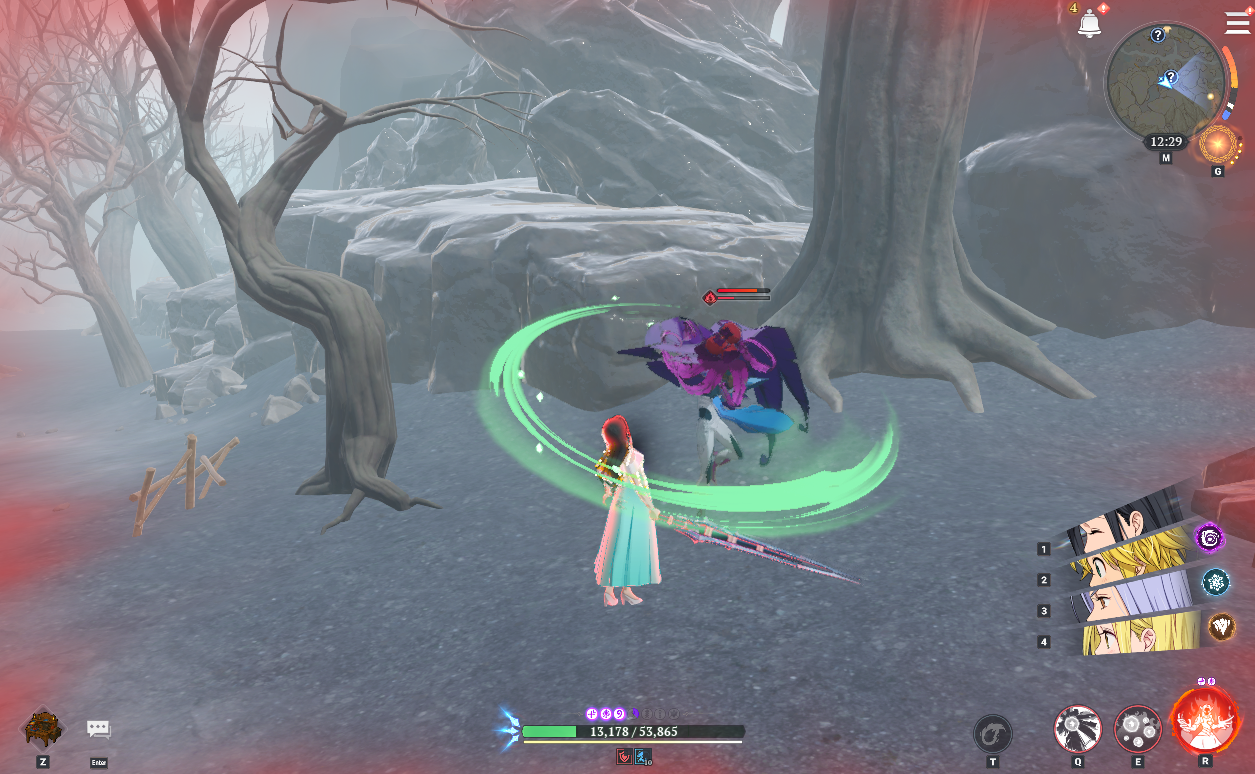
Task: Select the question mark marker at minimap top
Action: point(1157,35)
